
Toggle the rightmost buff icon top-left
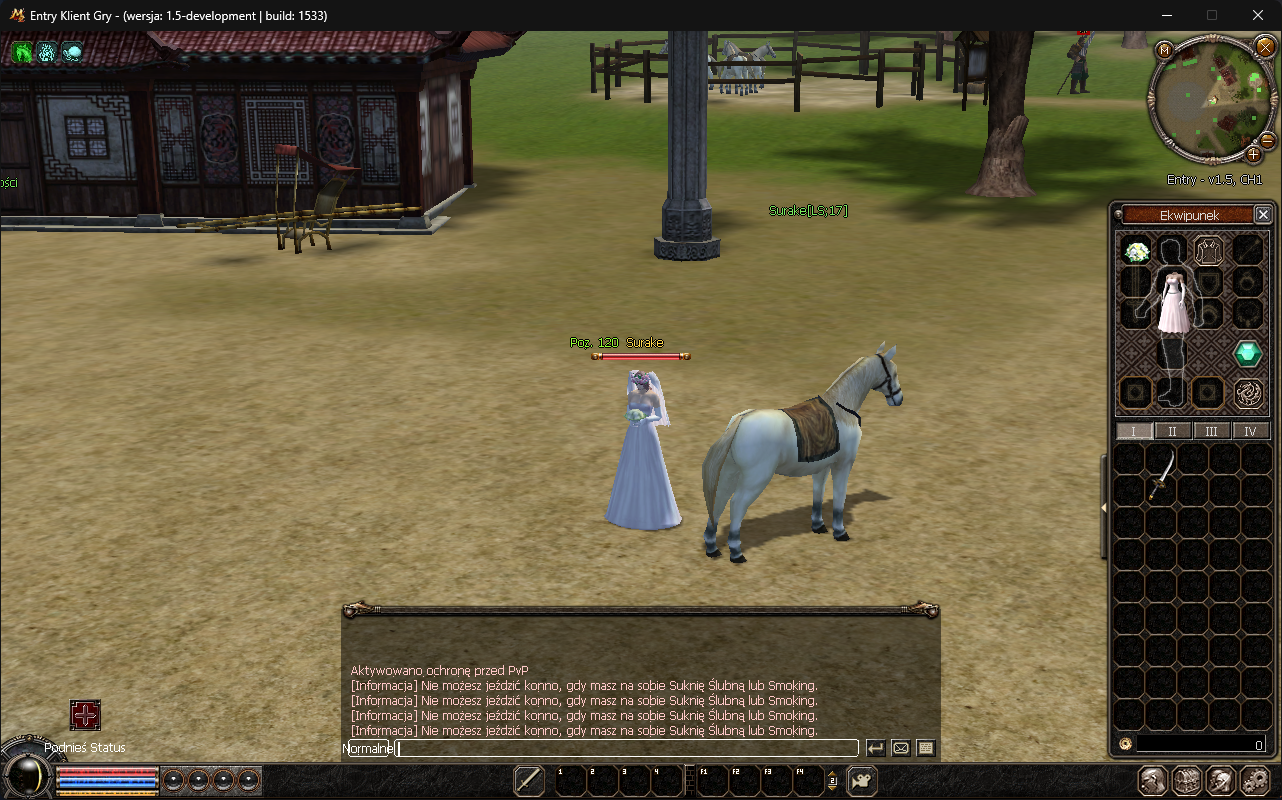coord(71,52)
